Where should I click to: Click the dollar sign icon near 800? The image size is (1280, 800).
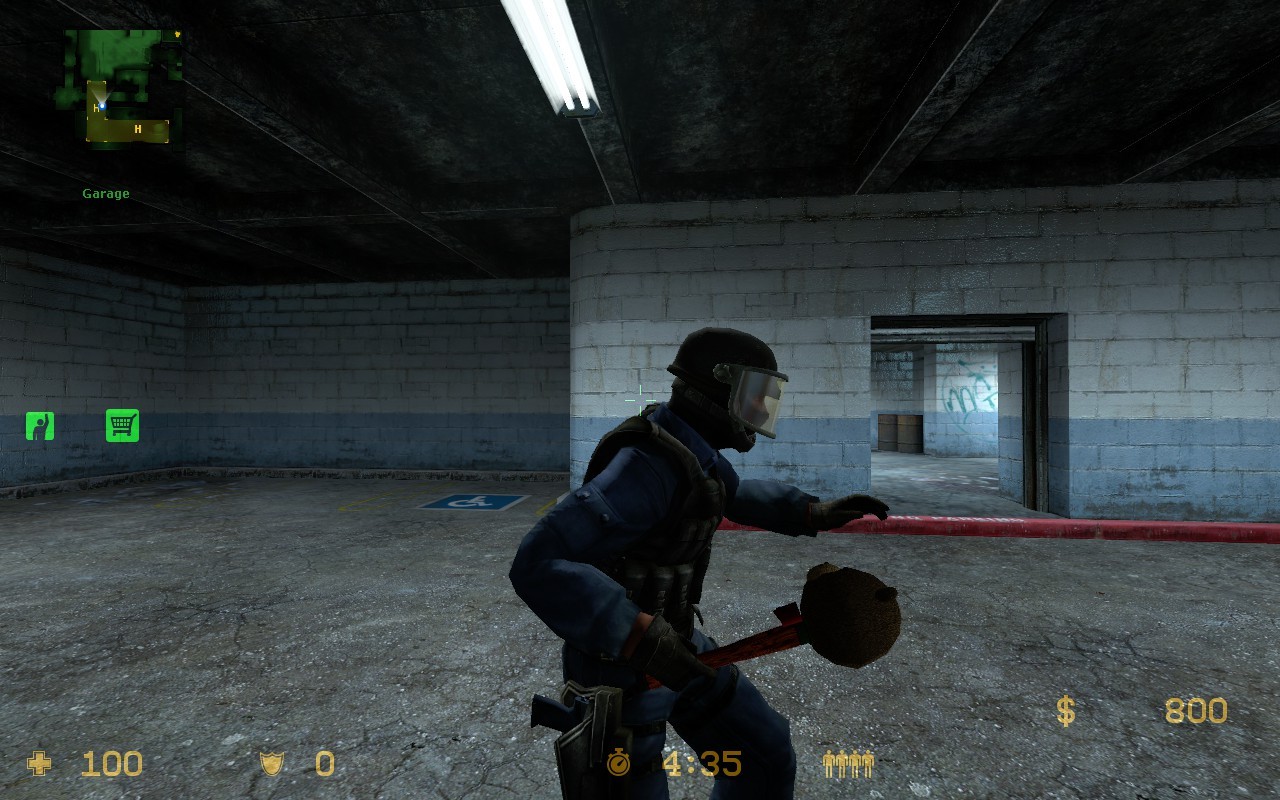(x=1065, y=711)
